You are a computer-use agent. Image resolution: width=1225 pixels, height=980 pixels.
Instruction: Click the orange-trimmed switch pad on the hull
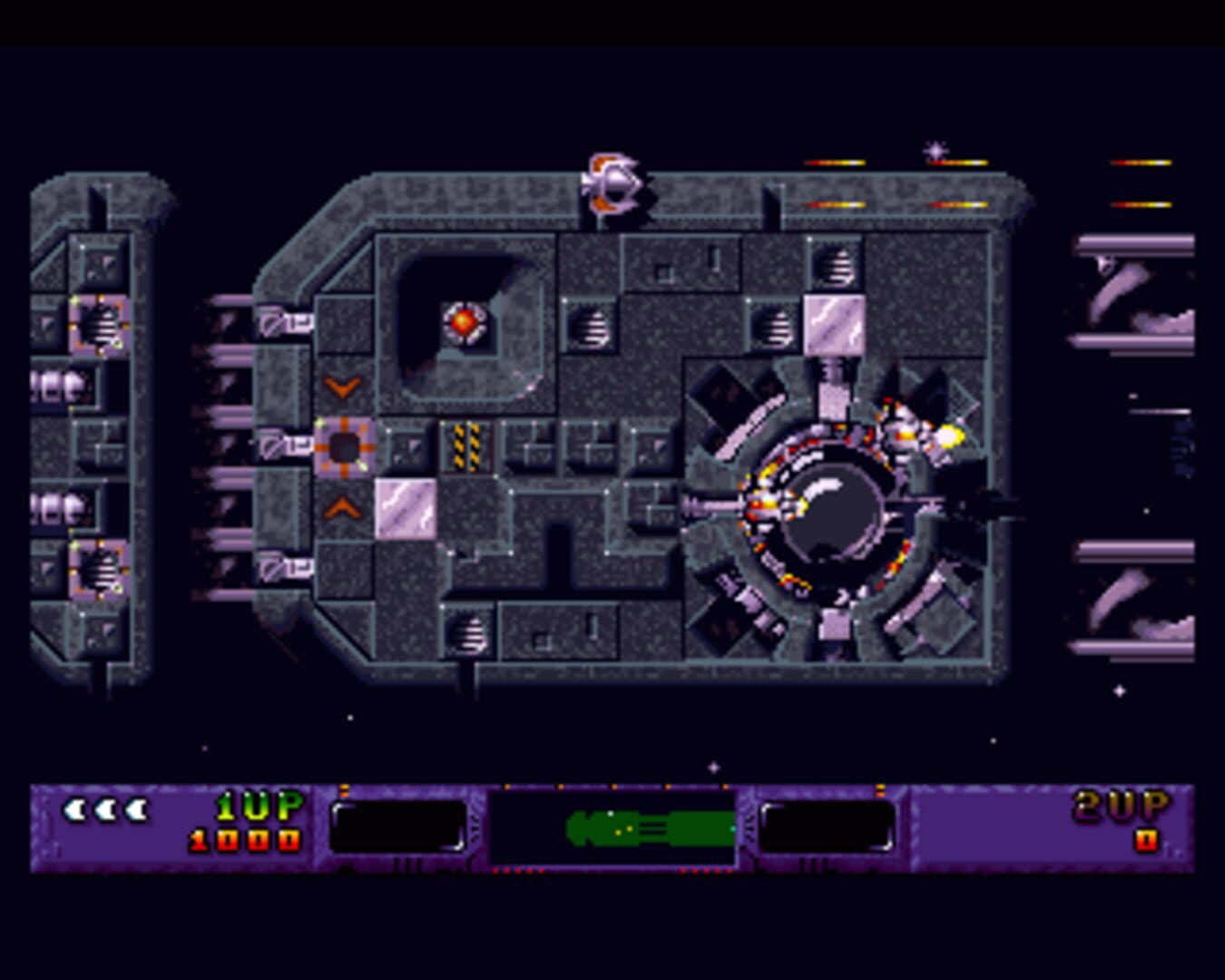pyautogui.click(x=343, y=445)
